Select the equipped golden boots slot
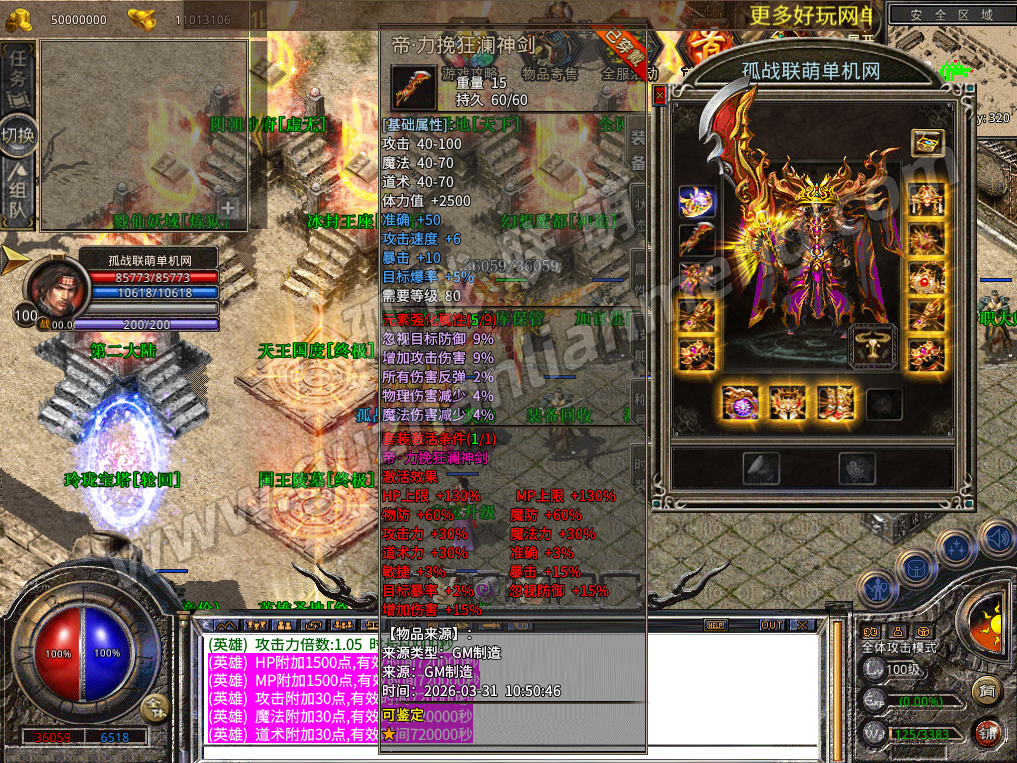 click(x=835, y=403)
